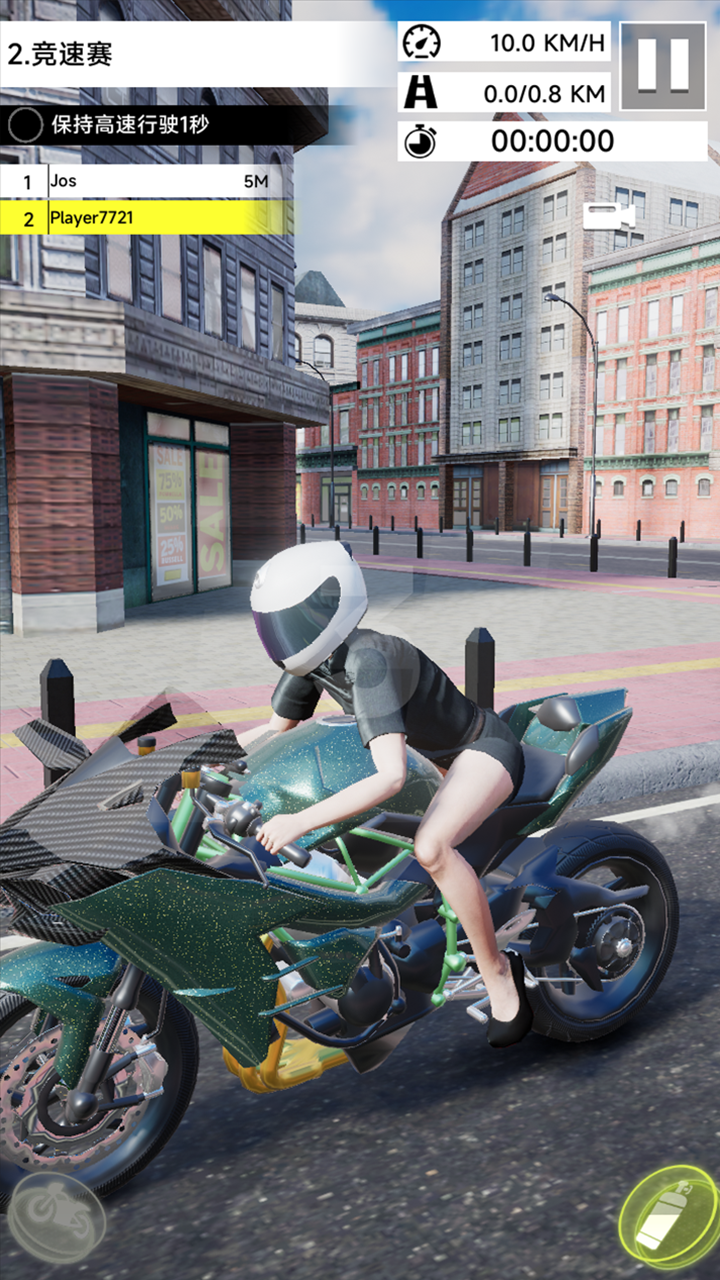Image resolution: width=720 pixels, height=1280 pixels.
Task: Open the high-speed objective tracker
Action: click(150, 126)
